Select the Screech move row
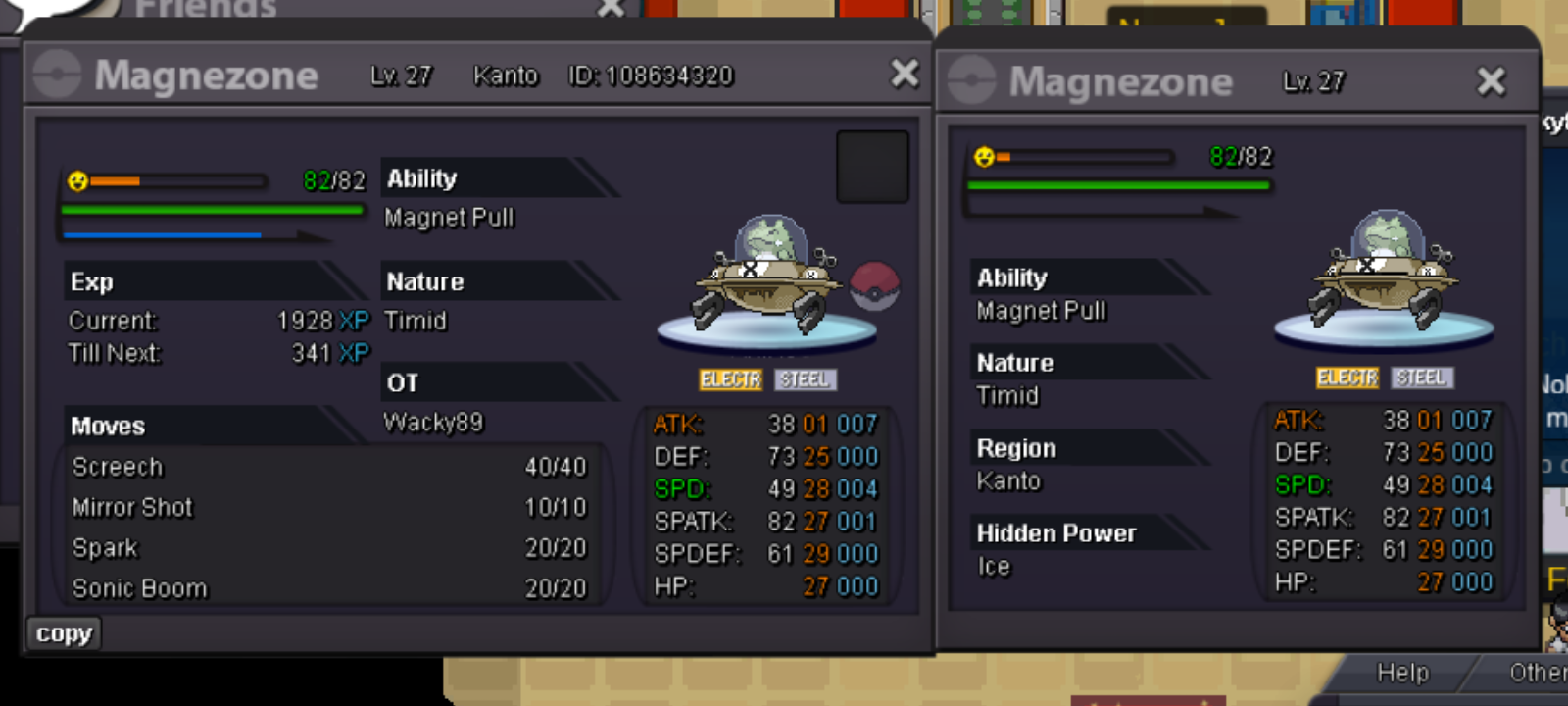The height and width of the screenshot is (706, 1568). coord(328,467)
